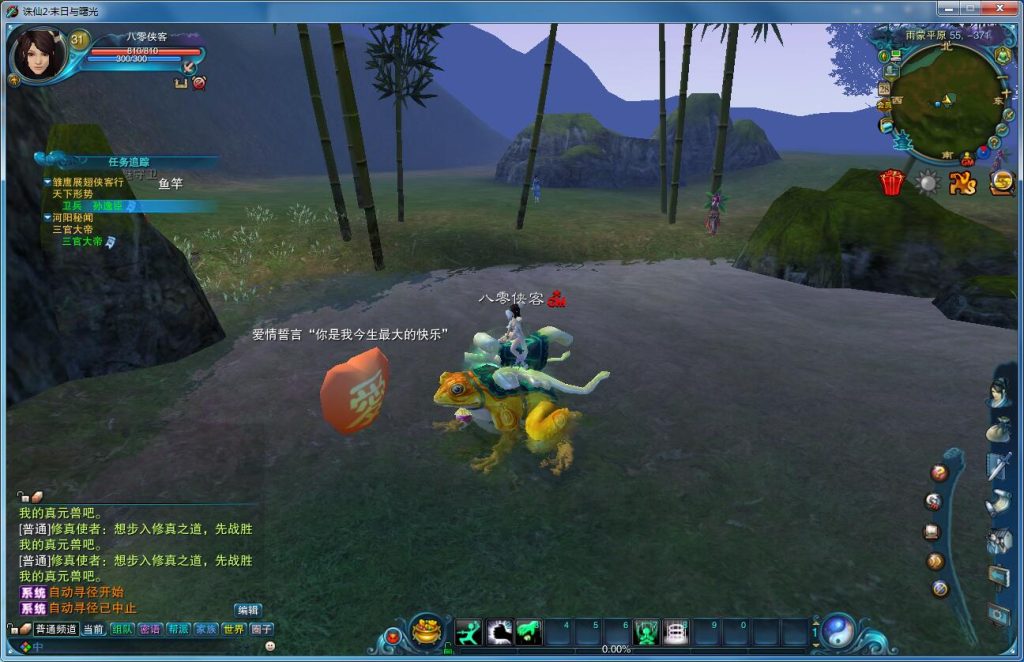Viewport: 1024px width, 662px height.
Task: Select the 三官大帝 quest target link
Action: point(82,241)
